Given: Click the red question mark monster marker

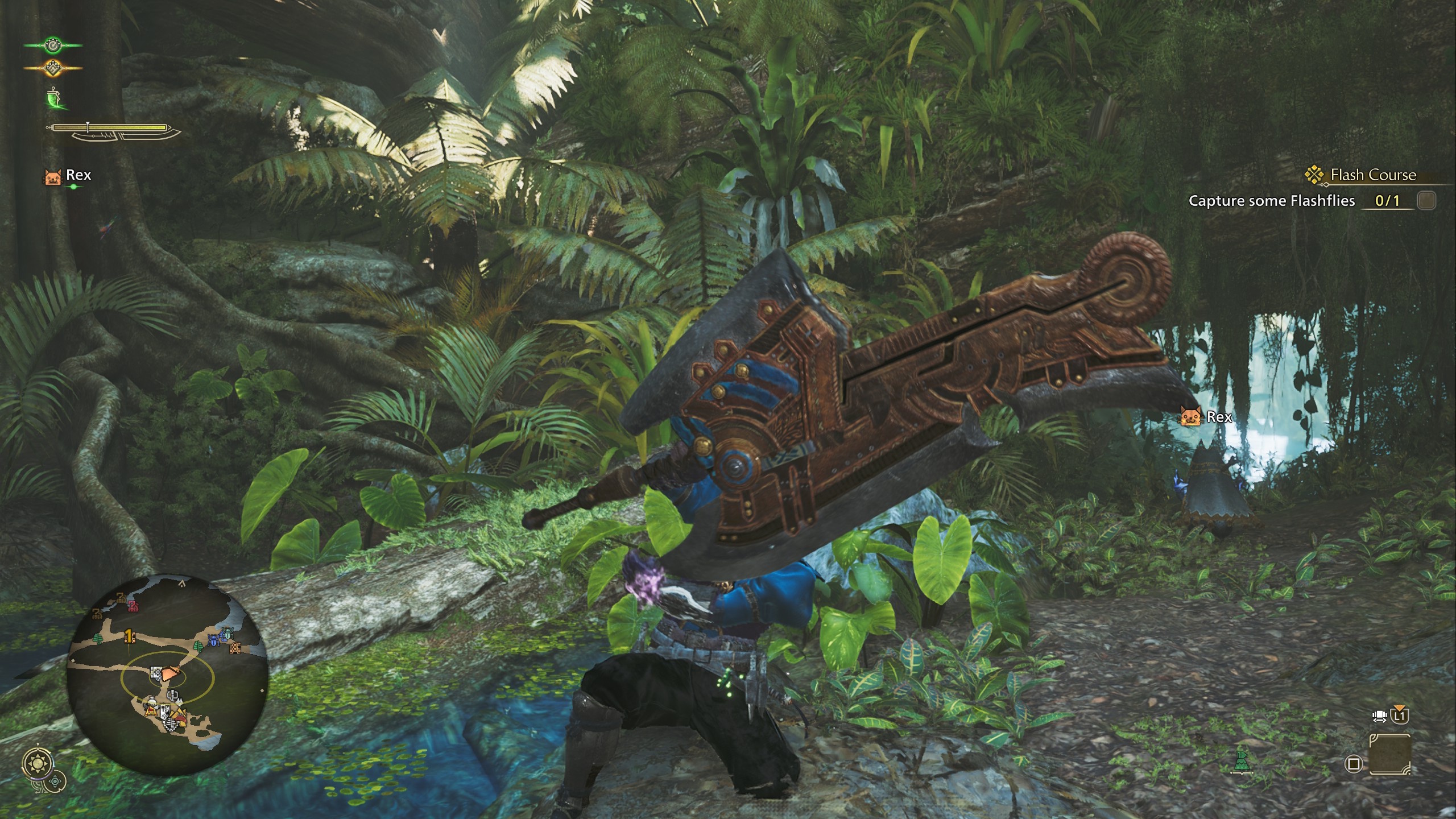Looking at the screenshot, I should coord(133,606).
